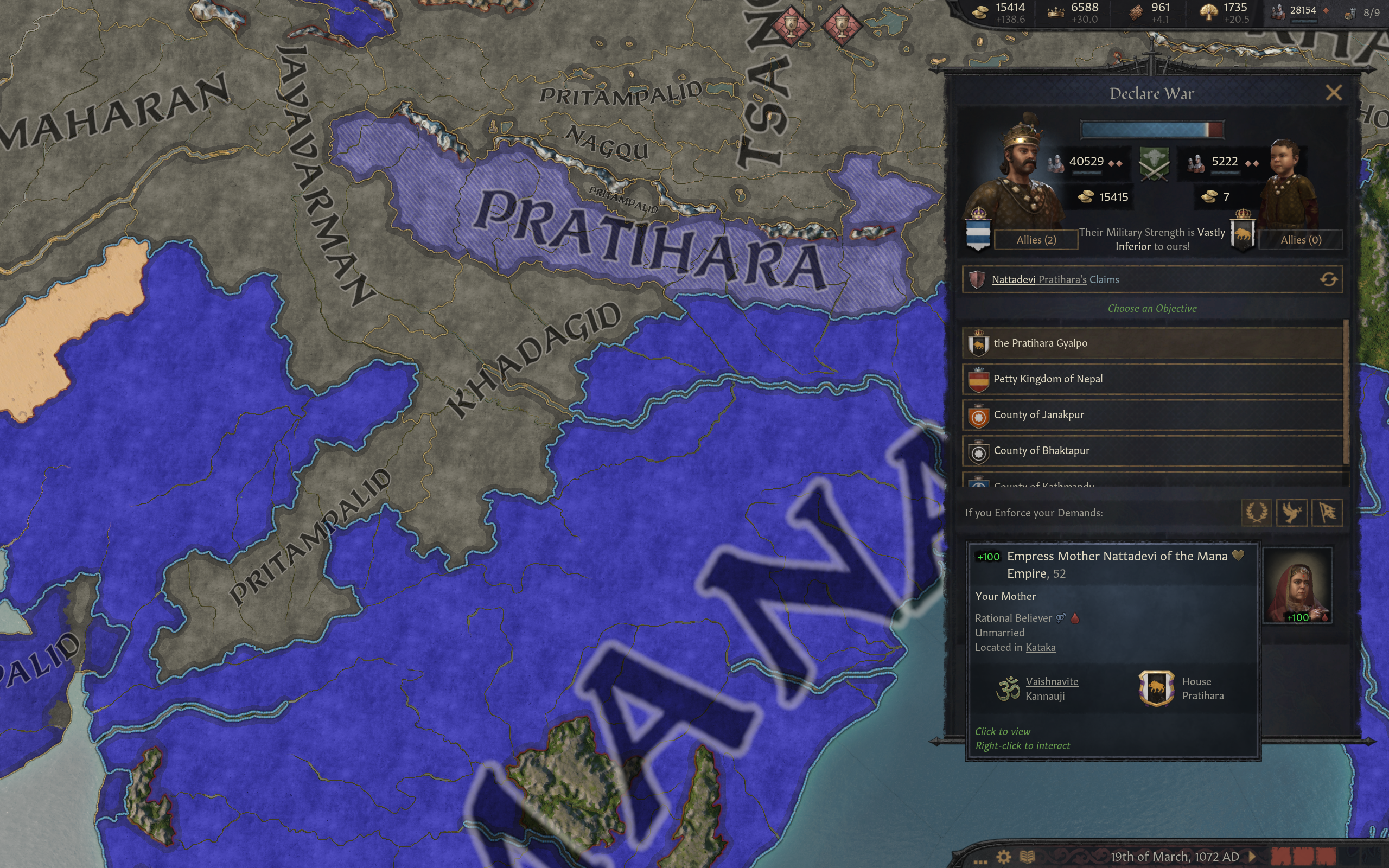Close the Declare War window

pyautogui.click(x=1333, y=92)
